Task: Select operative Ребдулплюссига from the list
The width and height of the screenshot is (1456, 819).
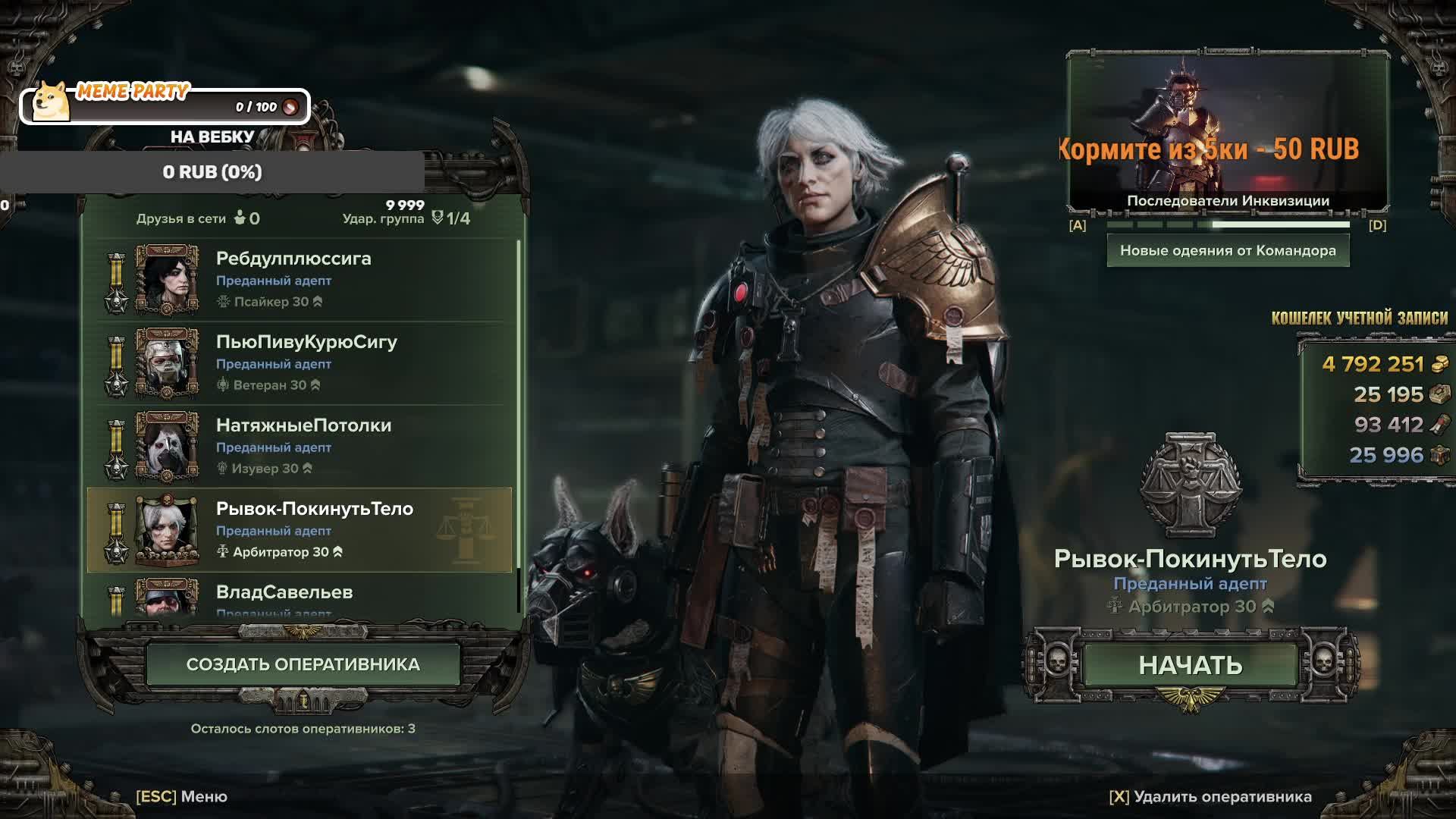Action: 303,279
